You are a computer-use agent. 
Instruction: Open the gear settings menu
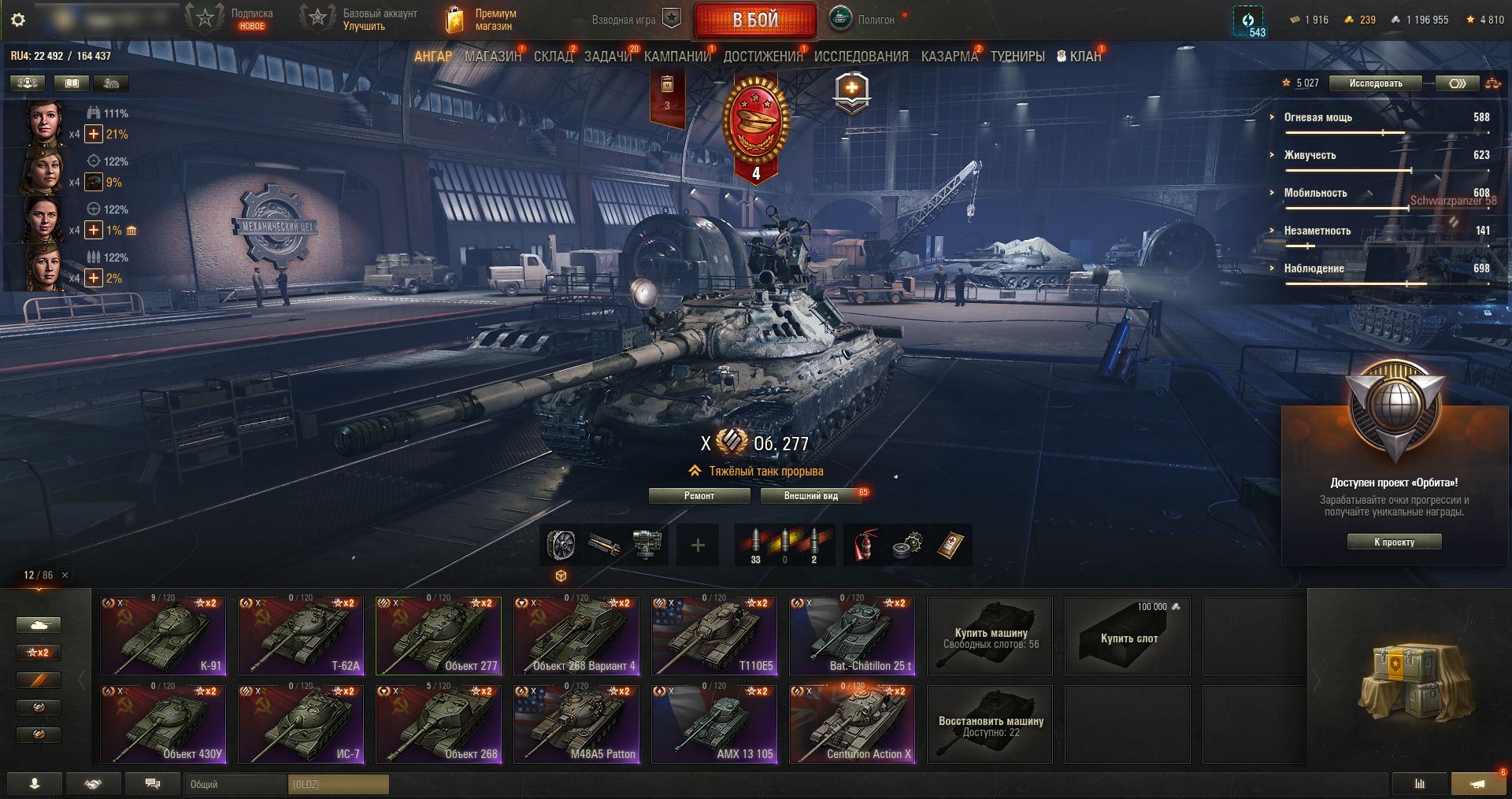click(18, 20)
